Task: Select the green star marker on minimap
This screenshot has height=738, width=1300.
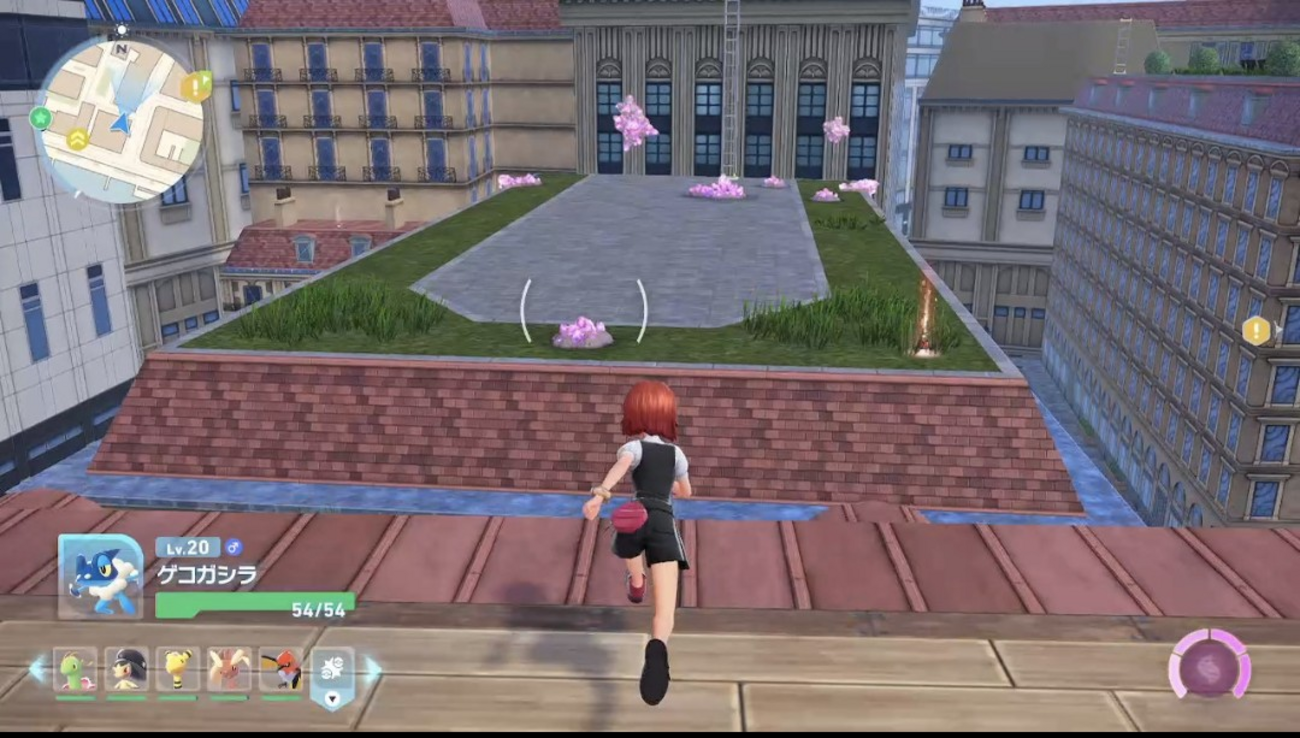Action: [41, 117]
